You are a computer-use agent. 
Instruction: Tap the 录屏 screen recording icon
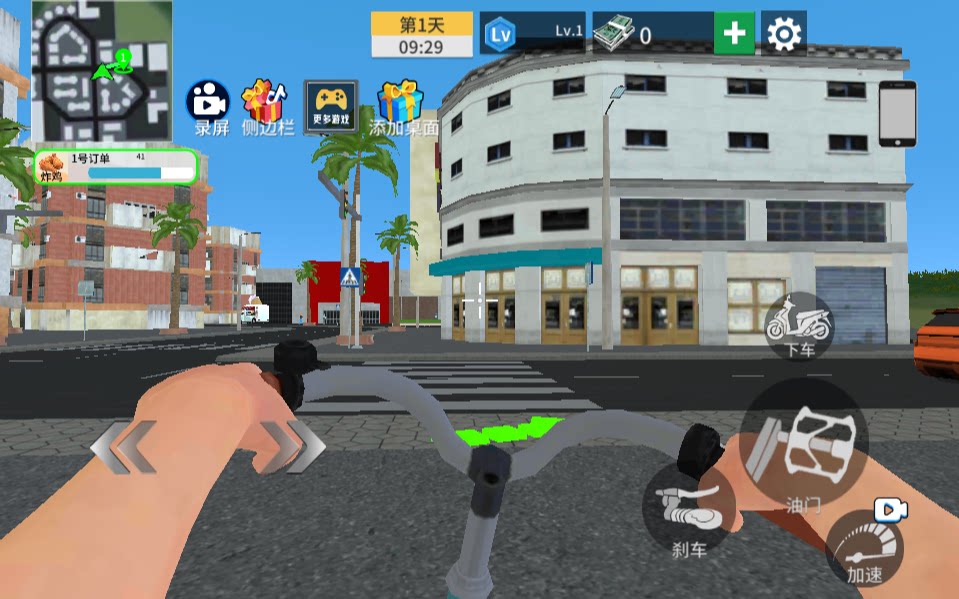(208, 105)
